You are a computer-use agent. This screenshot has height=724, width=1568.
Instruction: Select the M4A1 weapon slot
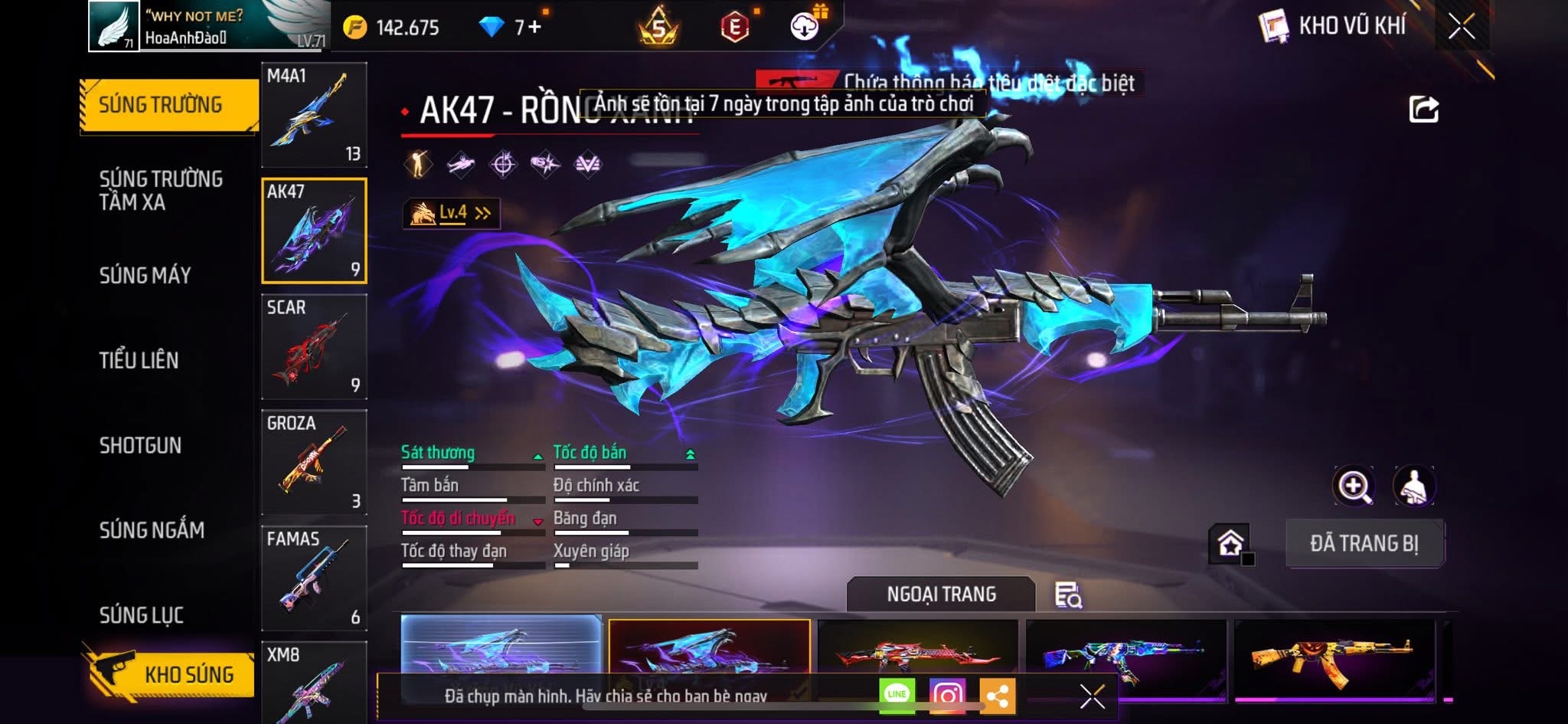pos(314,115)
